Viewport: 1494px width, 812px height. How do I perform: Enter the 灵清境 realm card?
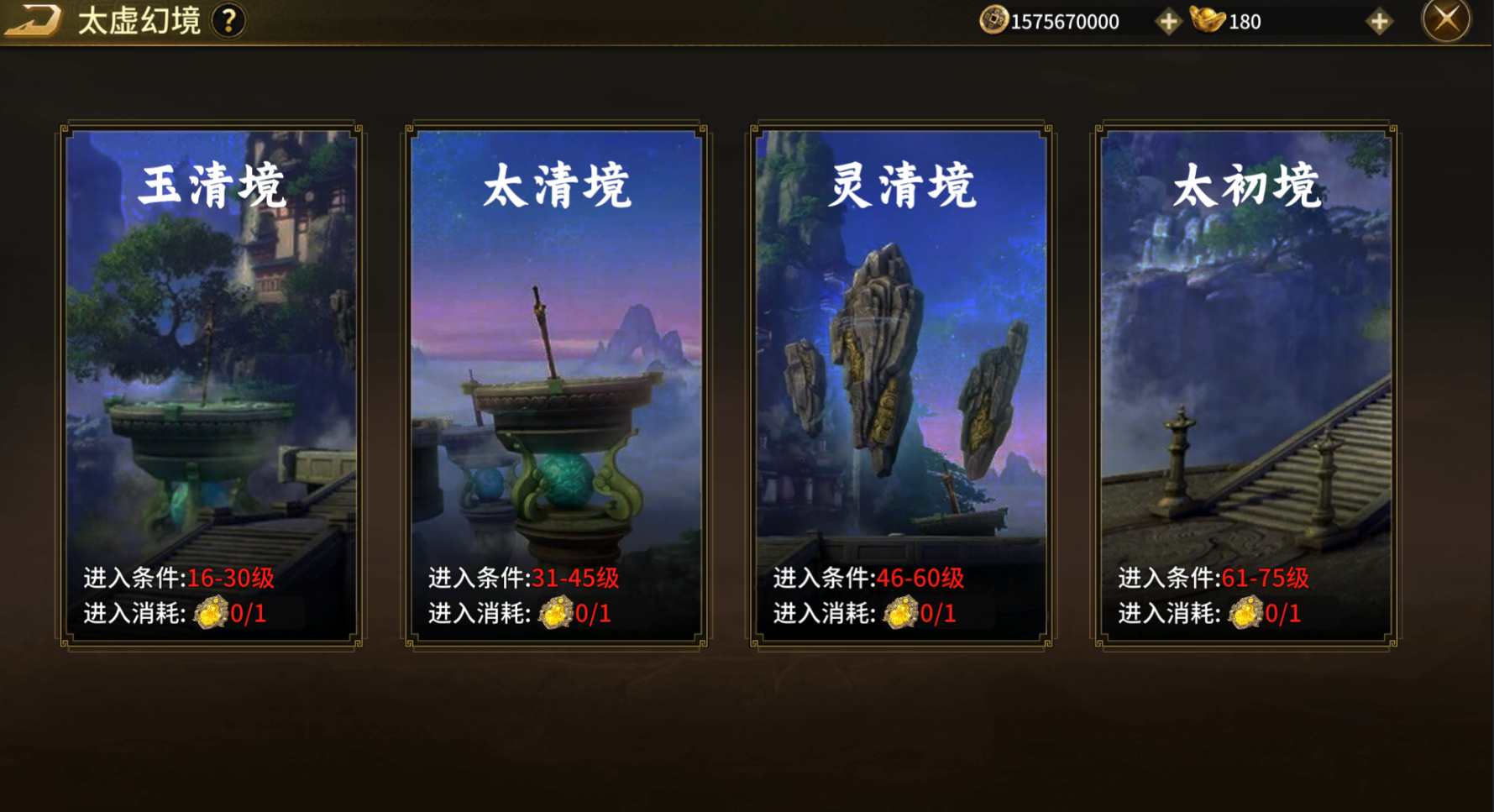point(903,378)
